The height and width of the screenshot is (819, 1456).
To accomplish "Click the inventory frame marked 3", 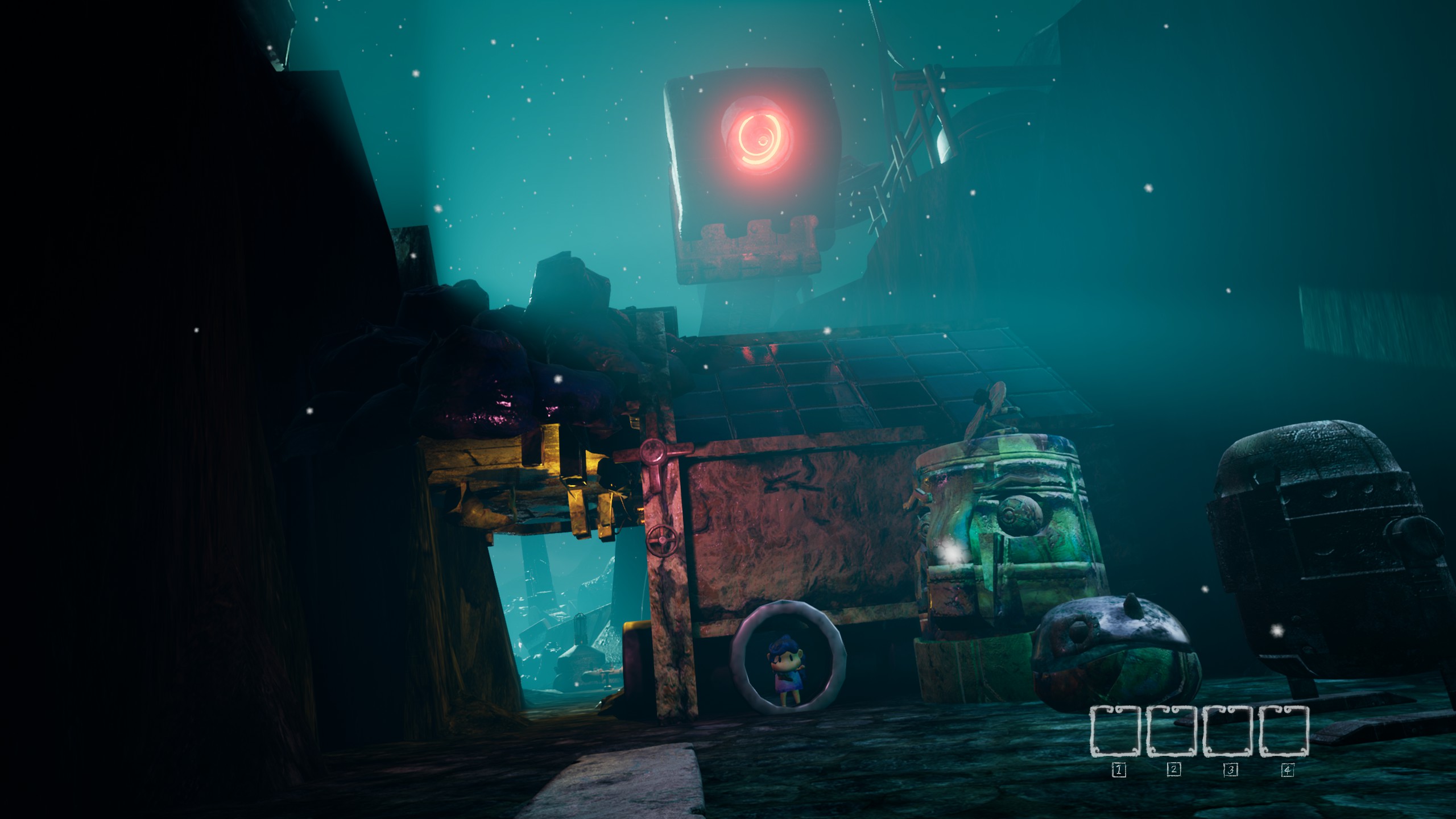I will coord(1228,731).
